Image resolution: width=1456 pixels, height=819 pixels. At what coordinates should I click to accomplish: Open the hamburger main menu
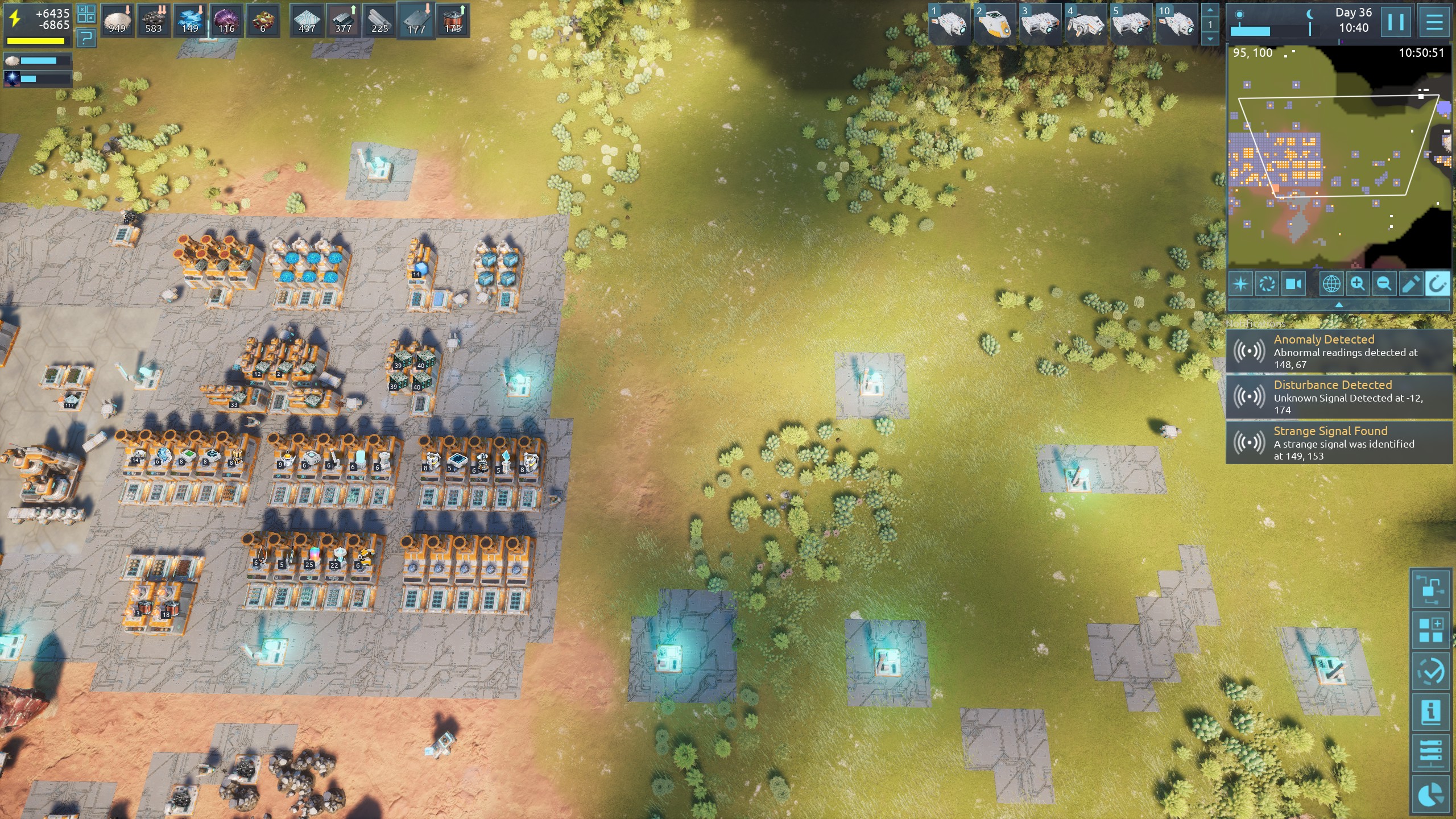pos(1434,22)
